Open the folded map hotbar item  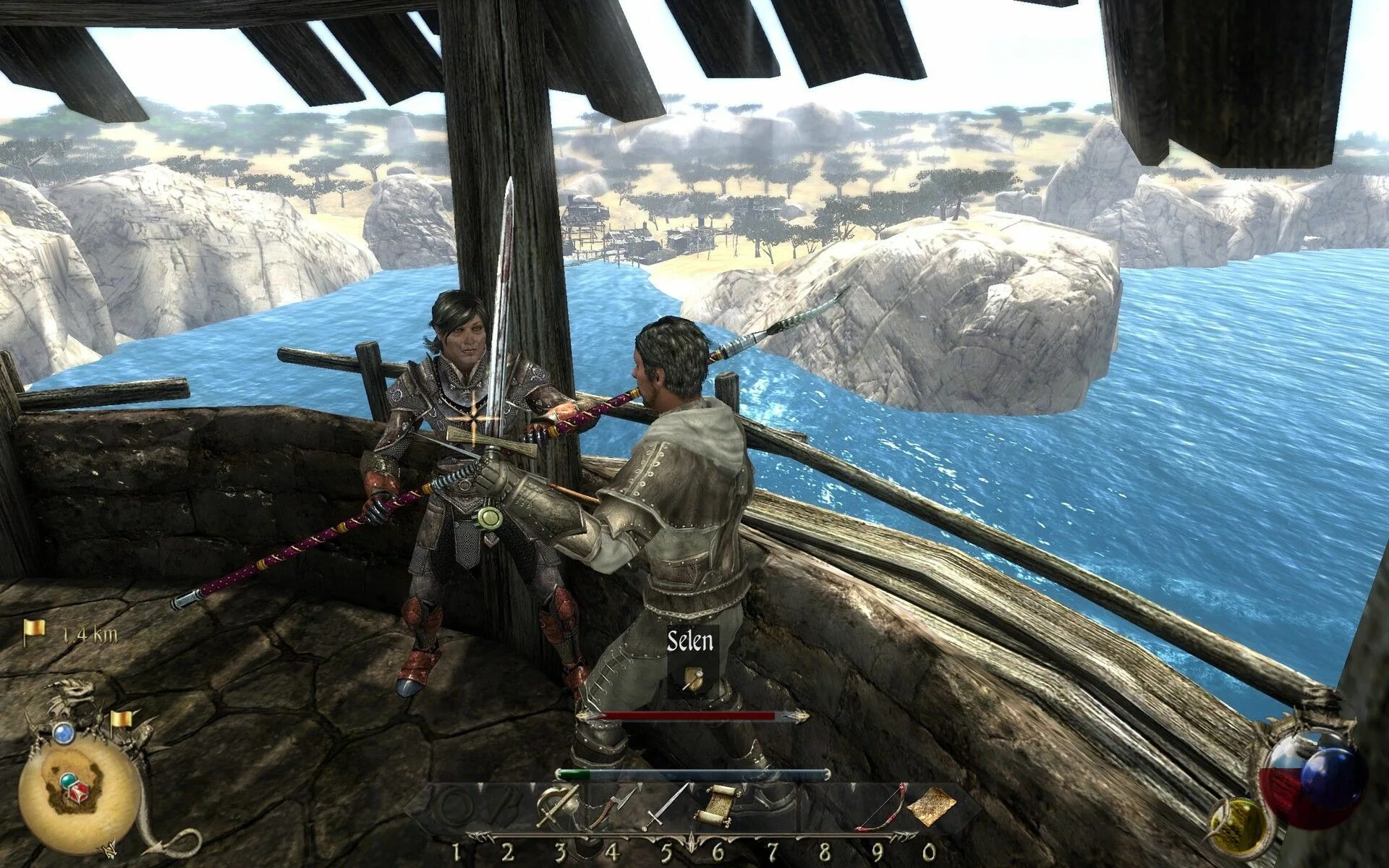point(932,807)
